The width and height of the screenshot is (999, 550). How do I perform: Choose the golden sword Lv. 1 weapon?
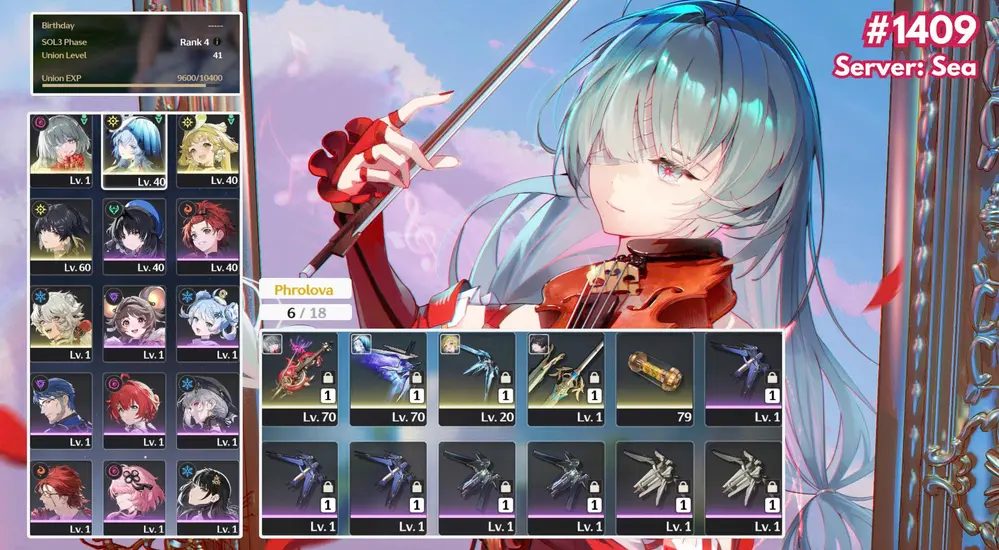point(566,378)
